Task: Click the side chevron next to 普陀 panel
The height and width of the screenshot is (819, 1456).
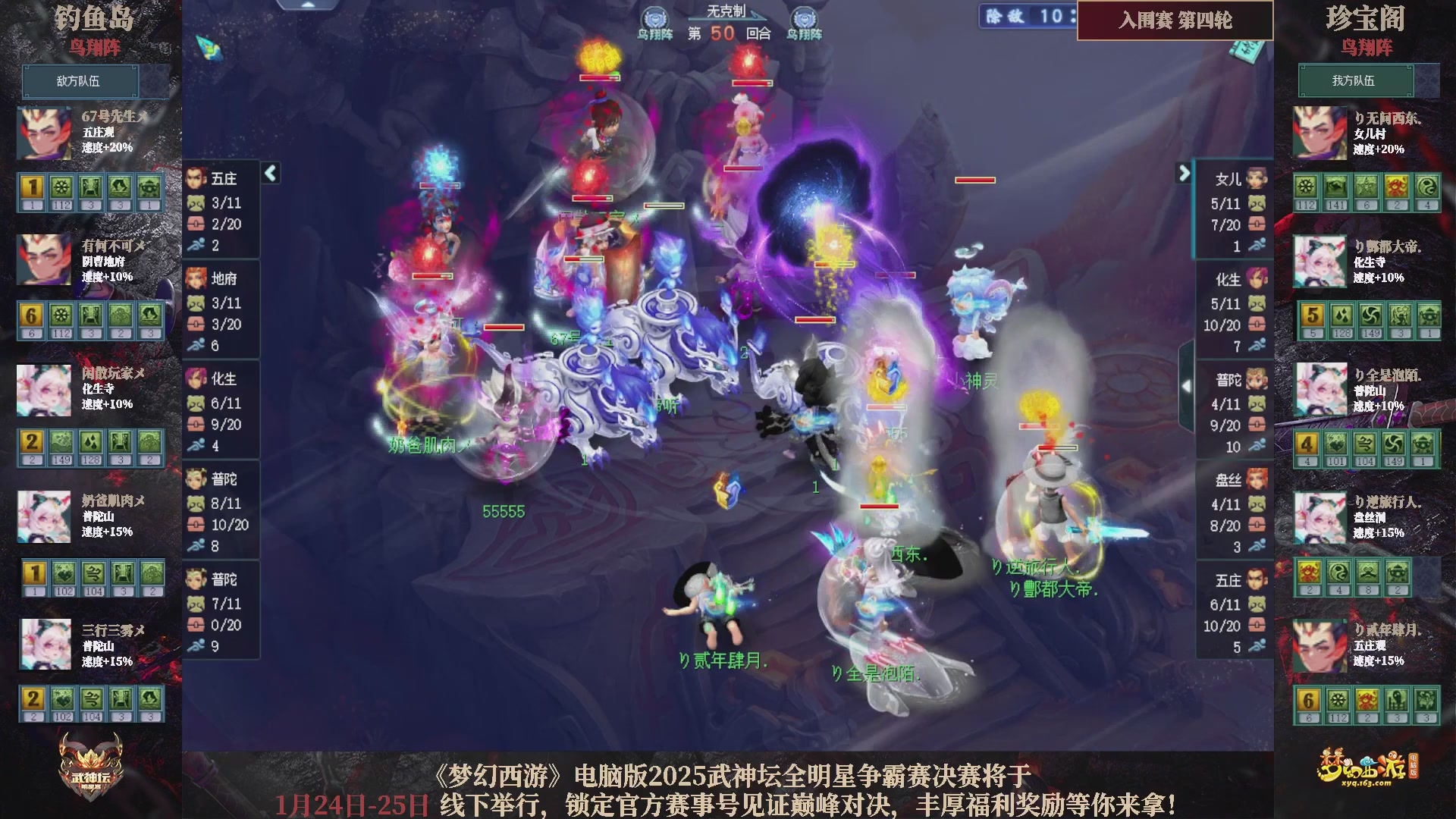Action: (x=1187, y=385)
